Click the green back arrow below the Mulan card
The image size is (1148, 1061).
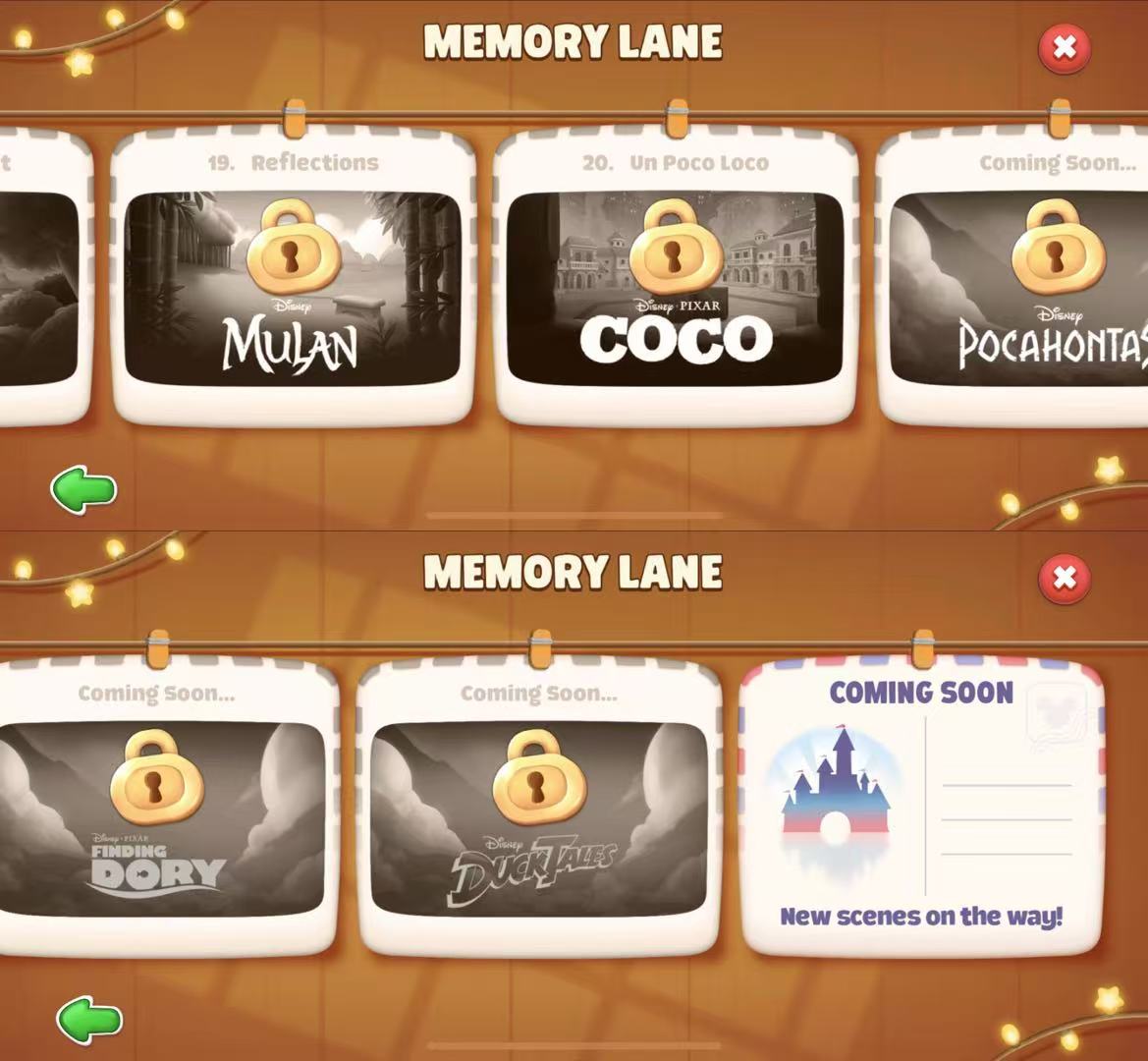[84, 489]
